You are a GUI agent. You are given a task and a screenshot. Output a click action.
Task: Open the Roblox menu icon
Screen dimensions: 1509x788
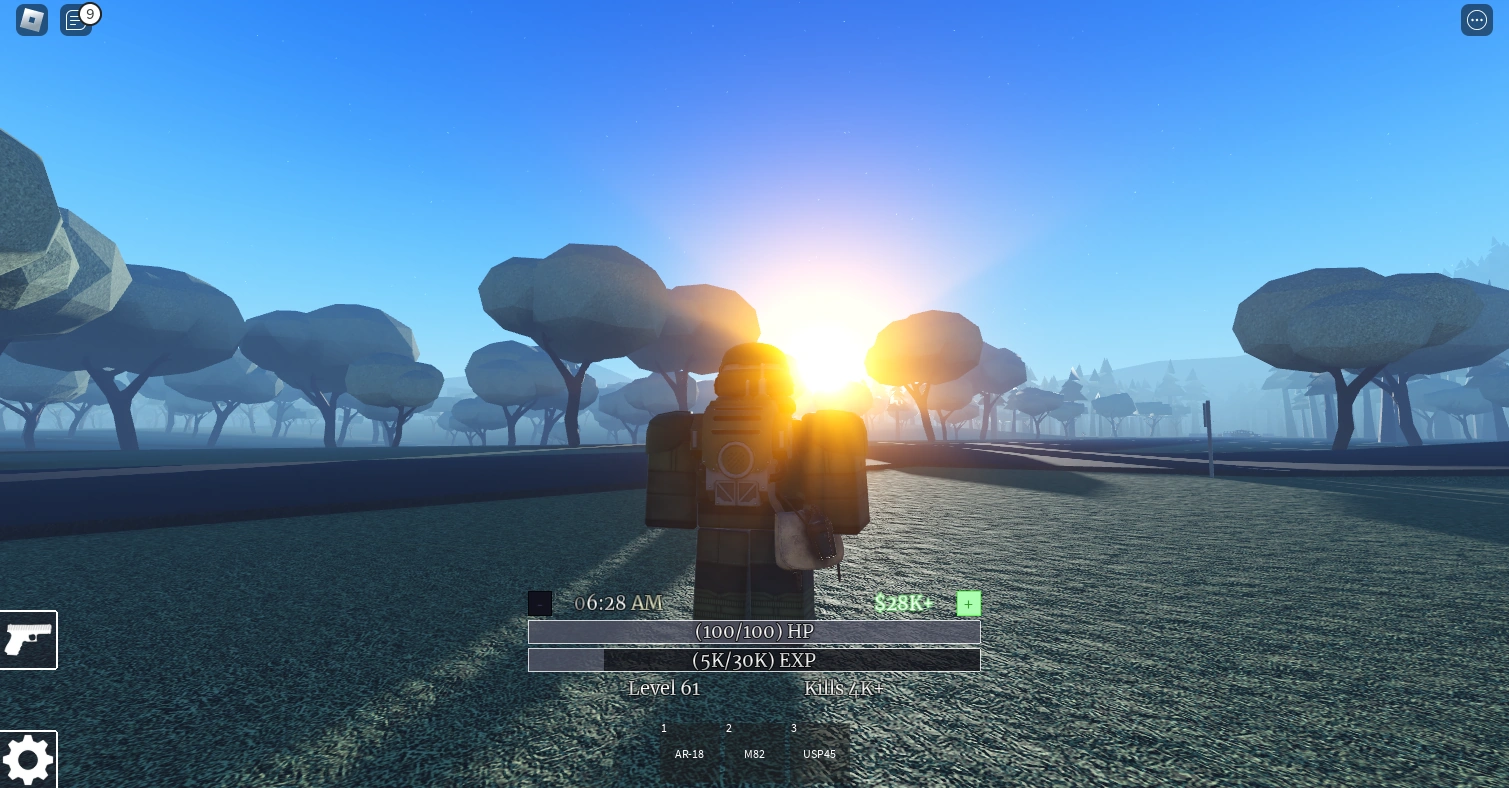(31, 20)
